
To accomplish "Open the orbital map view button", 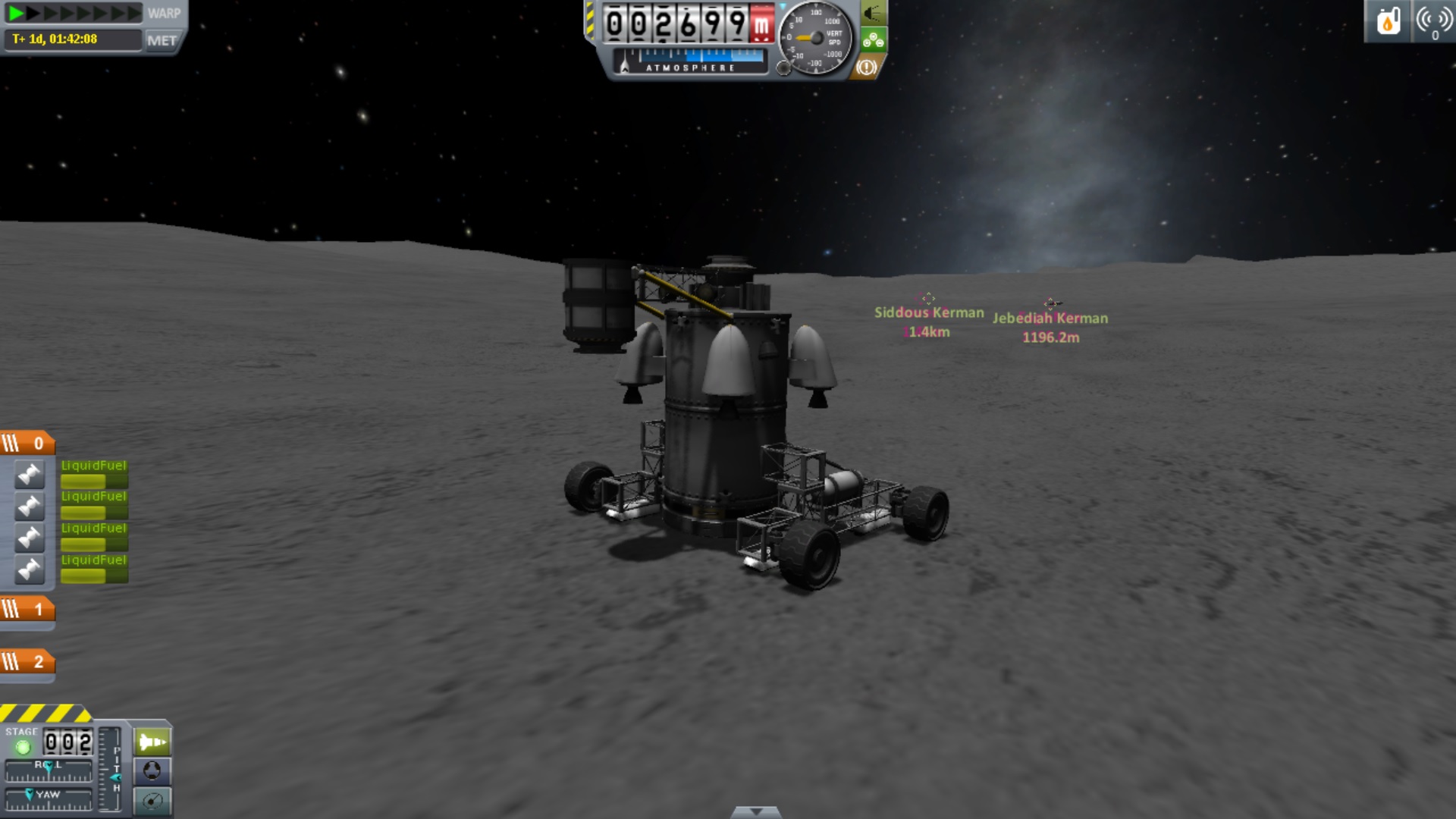I will [152, 801].
